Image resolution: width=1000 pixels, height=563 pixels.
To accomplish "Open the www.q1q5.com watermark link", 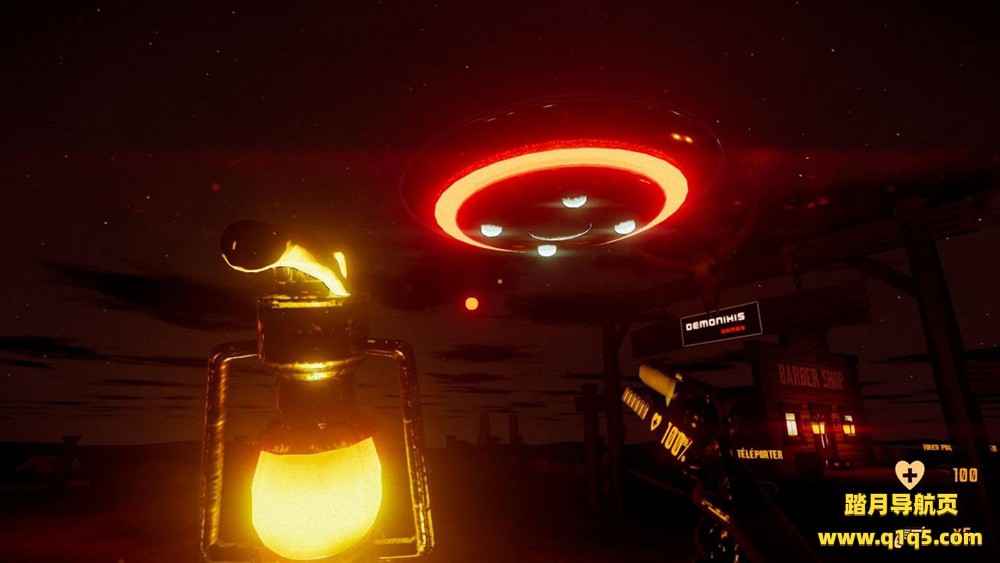I will [x=899, y=538].
